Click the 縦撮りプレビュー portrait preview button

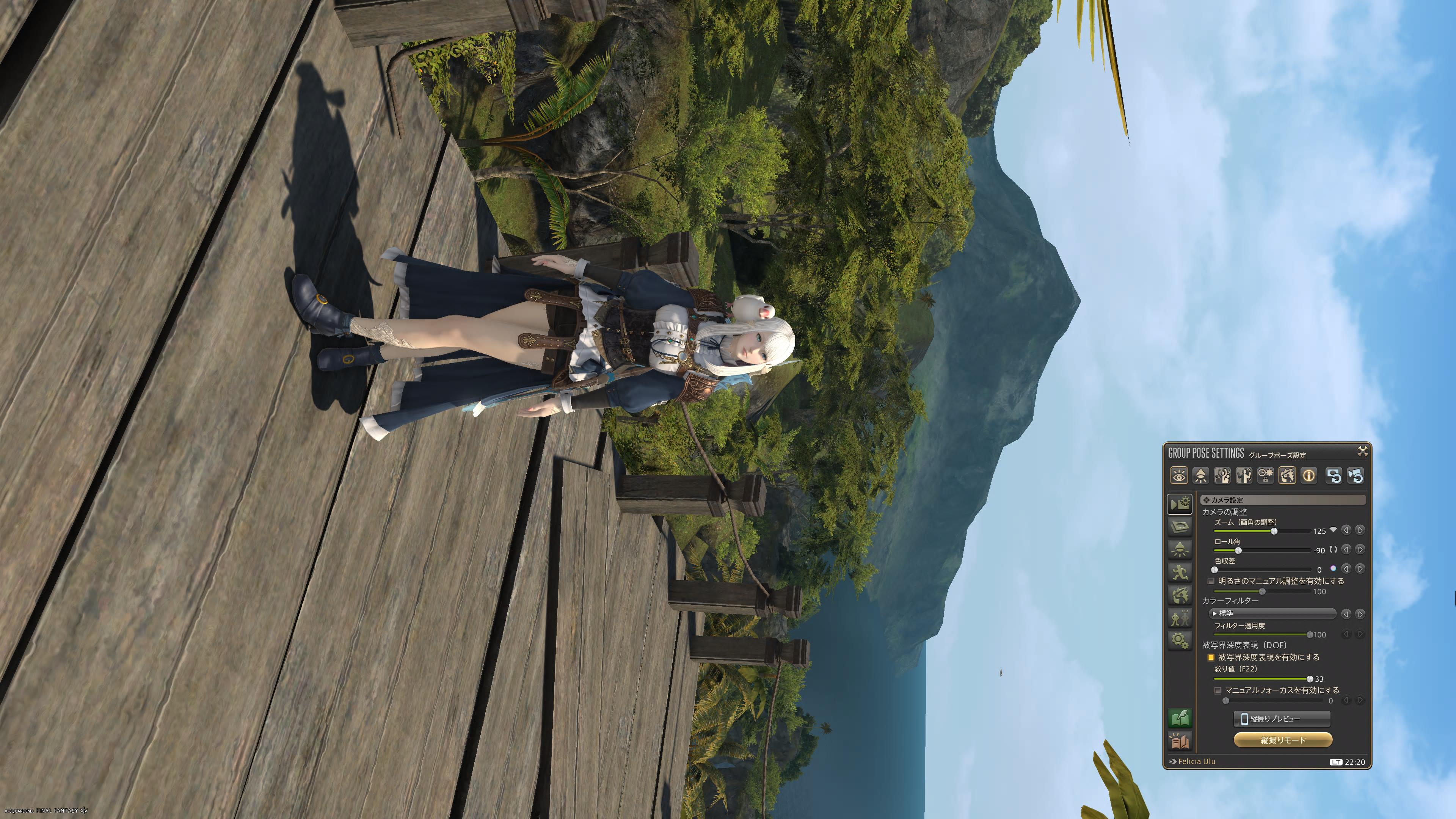click(x=1281, y=719)
